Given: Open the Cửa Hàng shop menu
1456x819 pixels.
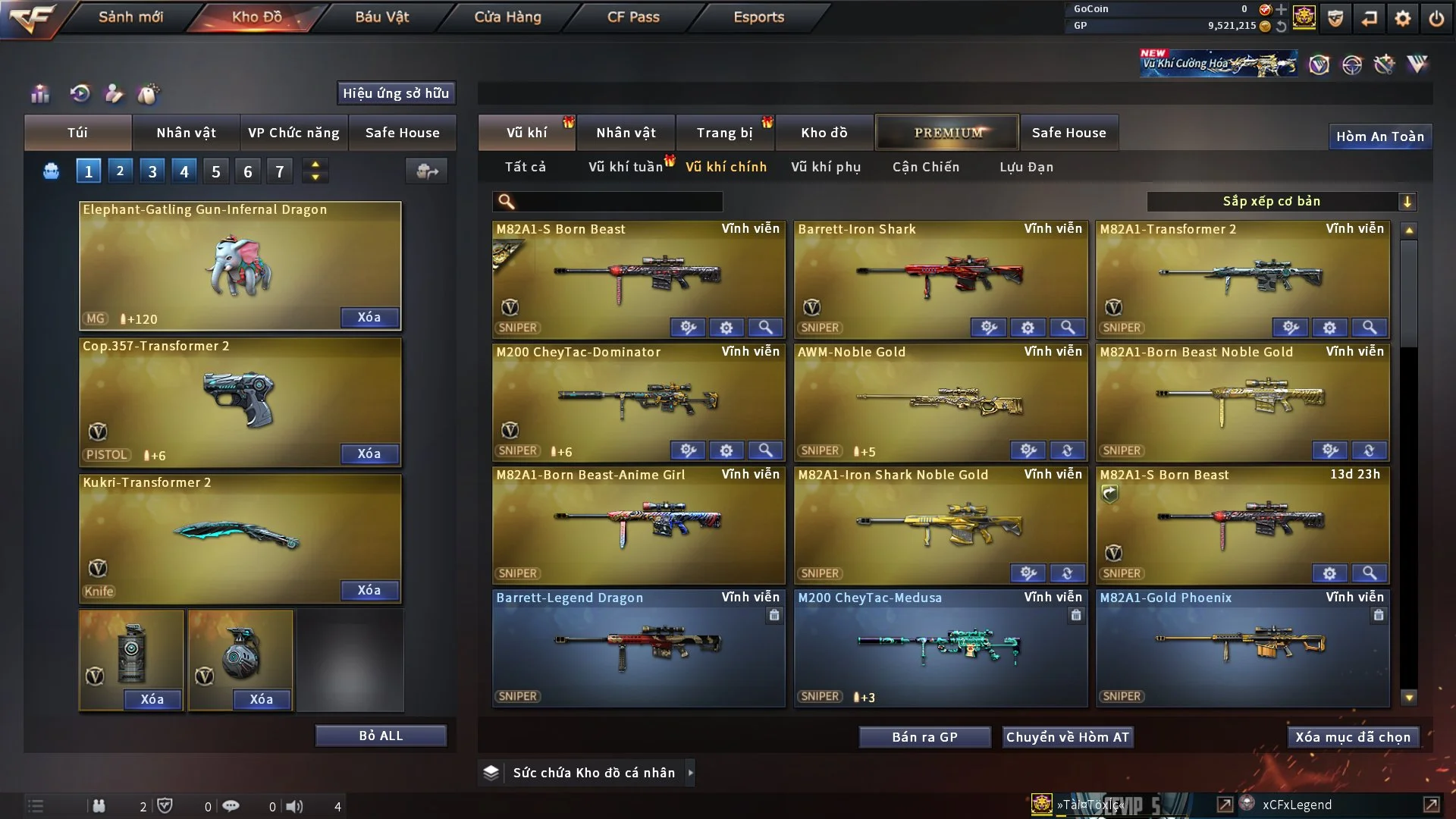Looking at the screenshot, I should [x=507, y=17].
